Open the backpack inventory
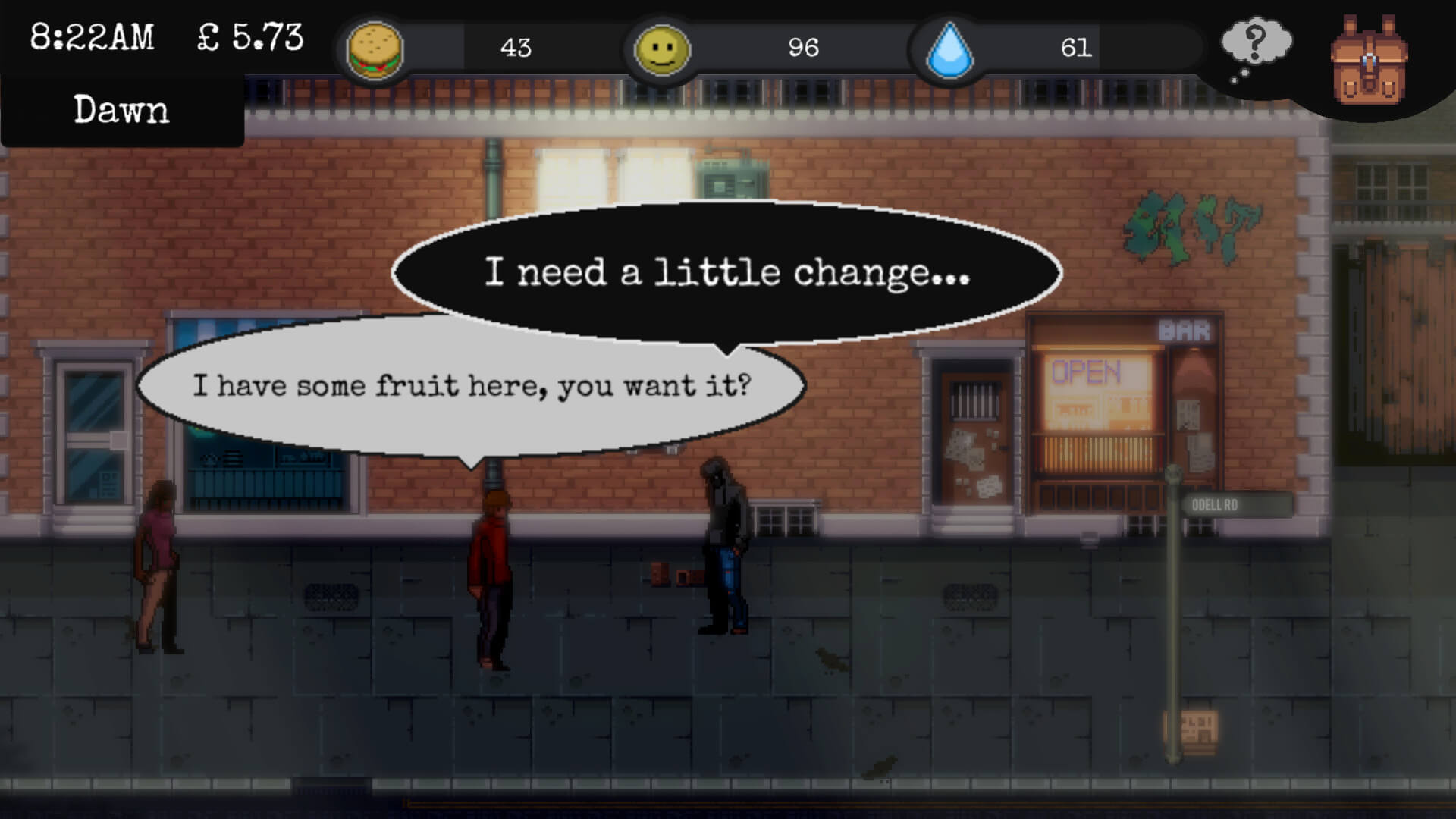This screenshot has width=1456, height=819. tap(1368, 61)
